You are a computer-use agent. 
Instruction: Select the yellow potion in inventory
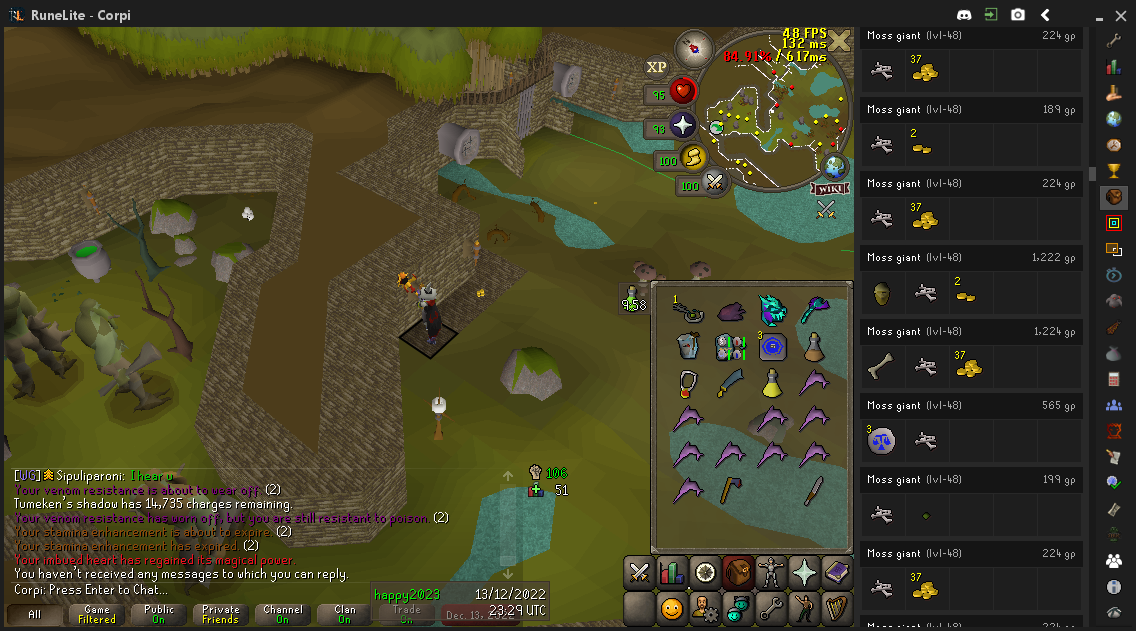tap(772, 383)
